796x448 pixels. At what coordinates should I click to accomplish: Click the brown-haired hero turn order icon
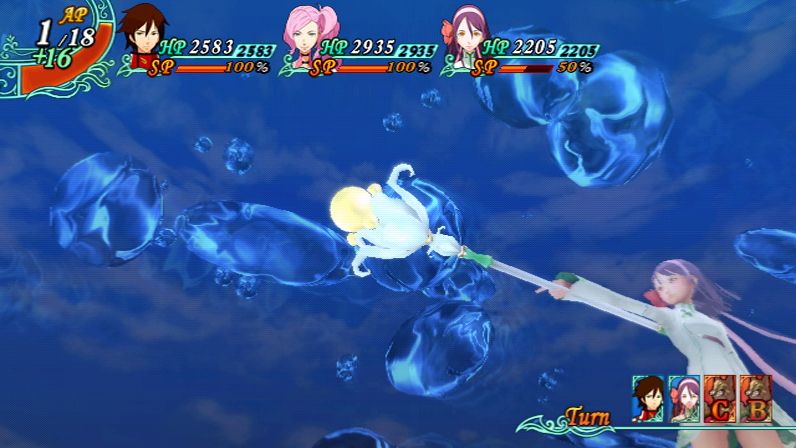[x=648, y=396]
